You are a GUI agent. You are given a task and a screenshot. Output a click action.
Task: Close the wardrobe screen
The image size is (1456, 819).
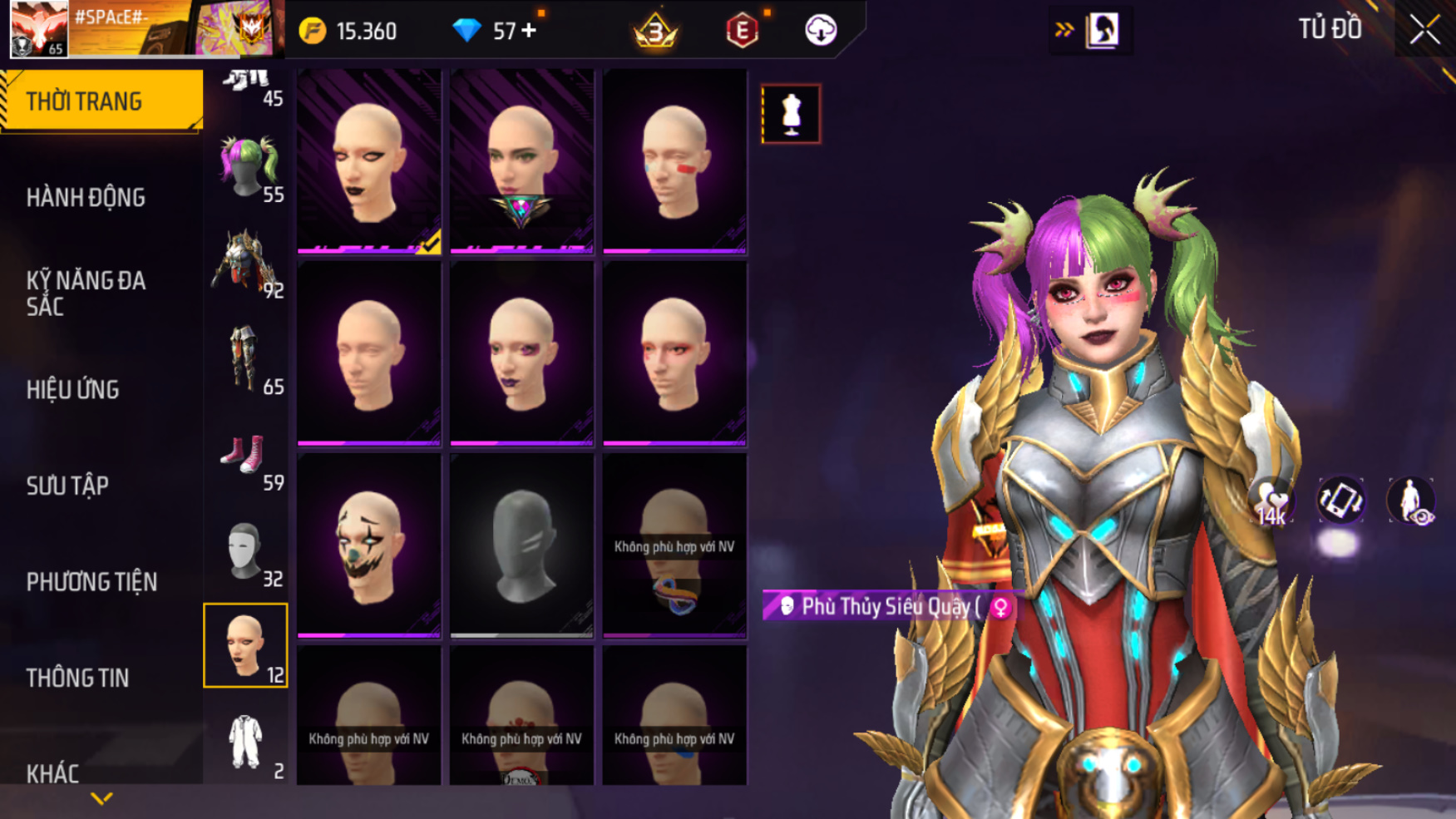pos(1424,30)
